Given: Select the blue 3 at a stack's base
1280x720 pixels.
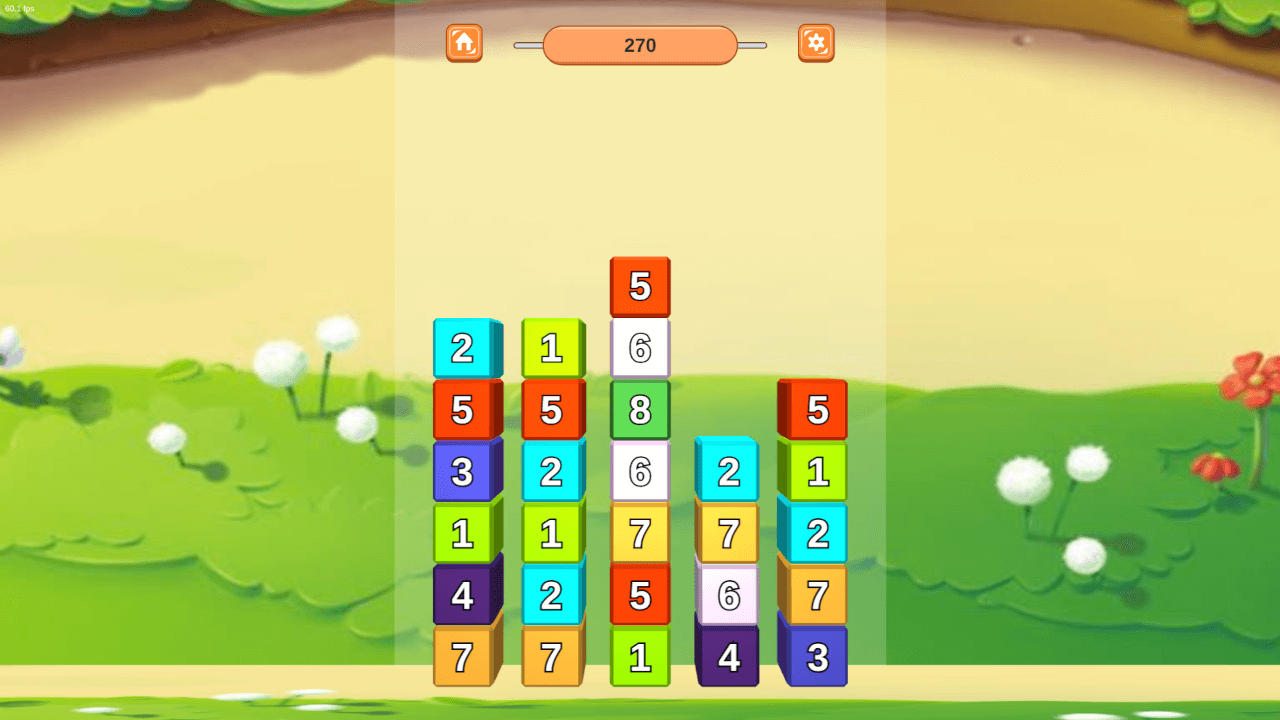Looking at the screenshot, I should pyautogui.click(x=816, y=657).
